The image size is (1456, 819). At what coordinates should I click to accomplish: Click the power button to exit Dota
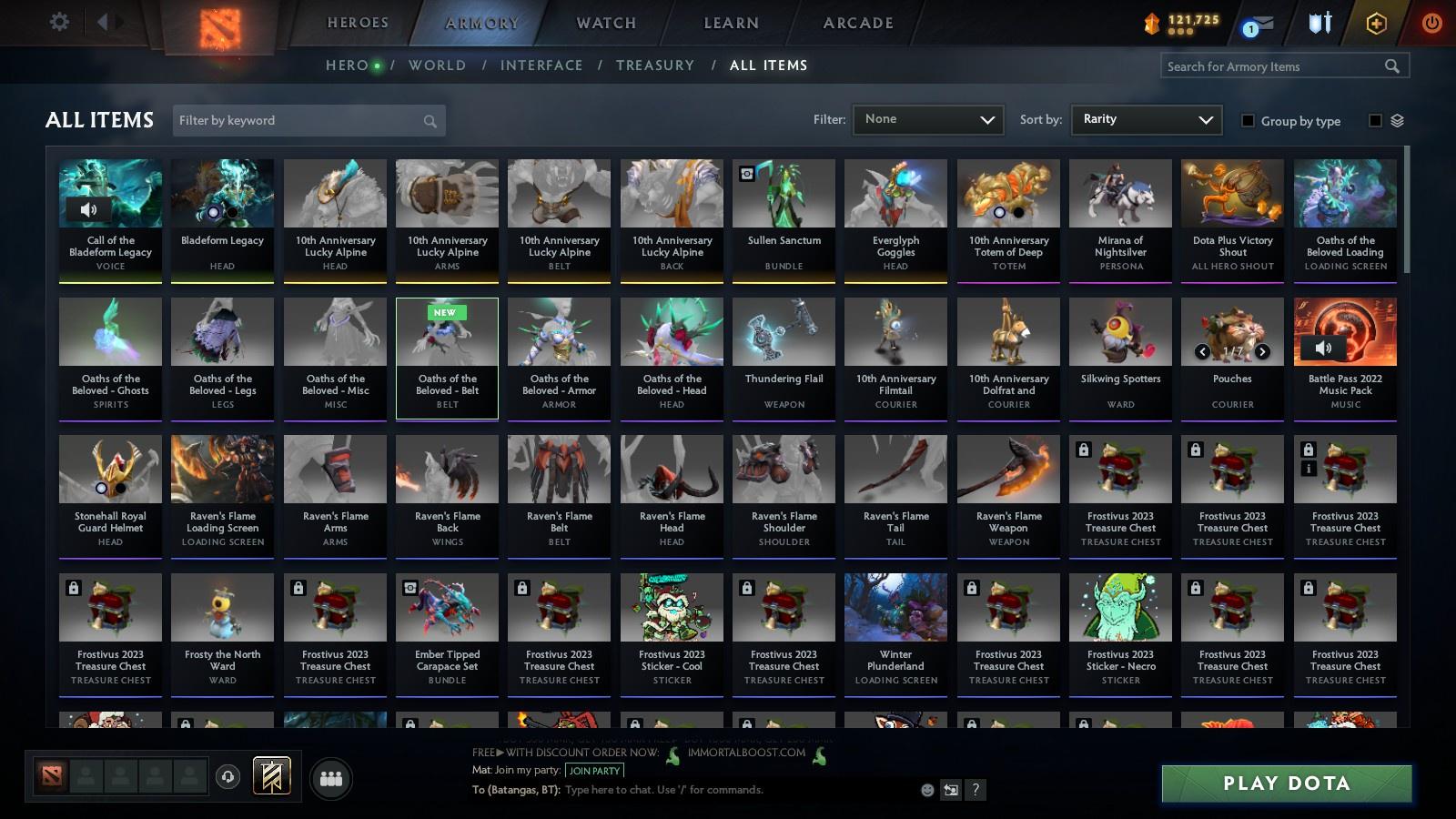coord(1431,23)
